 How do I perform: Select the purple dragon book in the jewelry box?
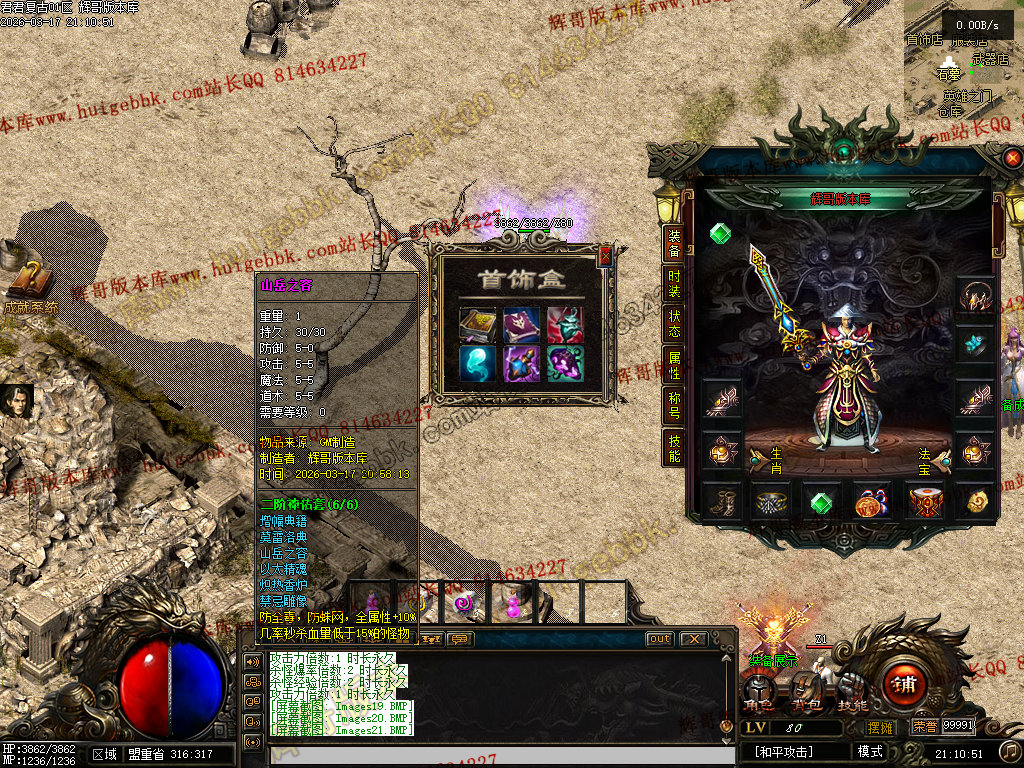[x=521, y=325]
